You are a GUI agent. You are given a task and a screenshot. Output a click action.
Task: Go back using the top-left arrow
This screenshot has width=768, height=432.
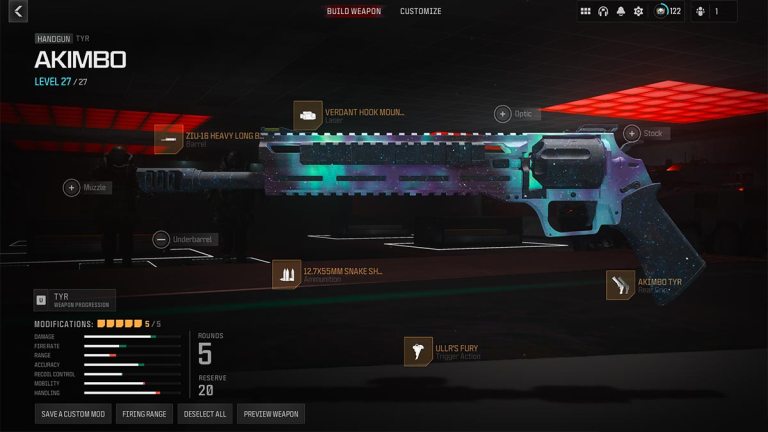tap(17, 12)
